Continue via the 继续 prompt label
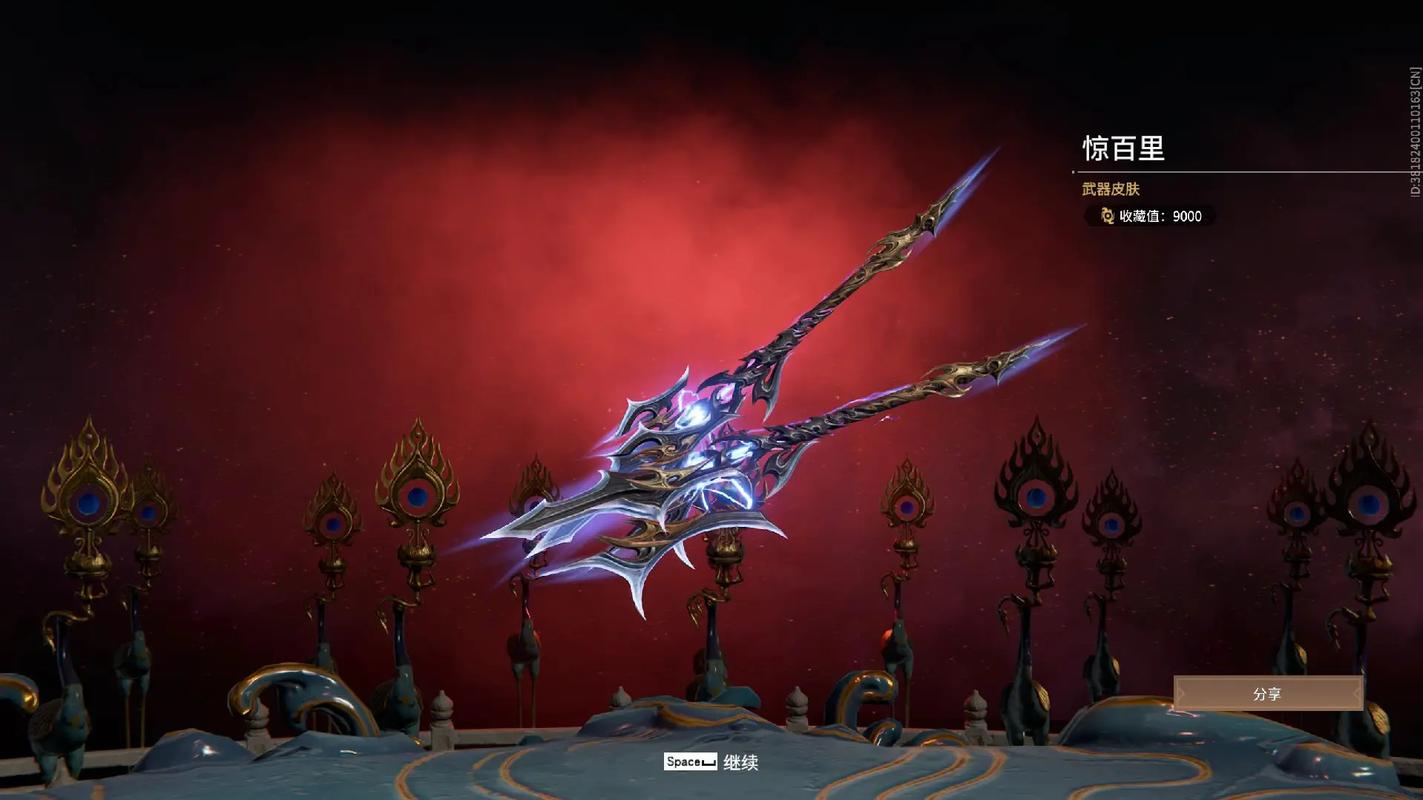This screenshot has width=1423, height=800. [x=740, y=762]
